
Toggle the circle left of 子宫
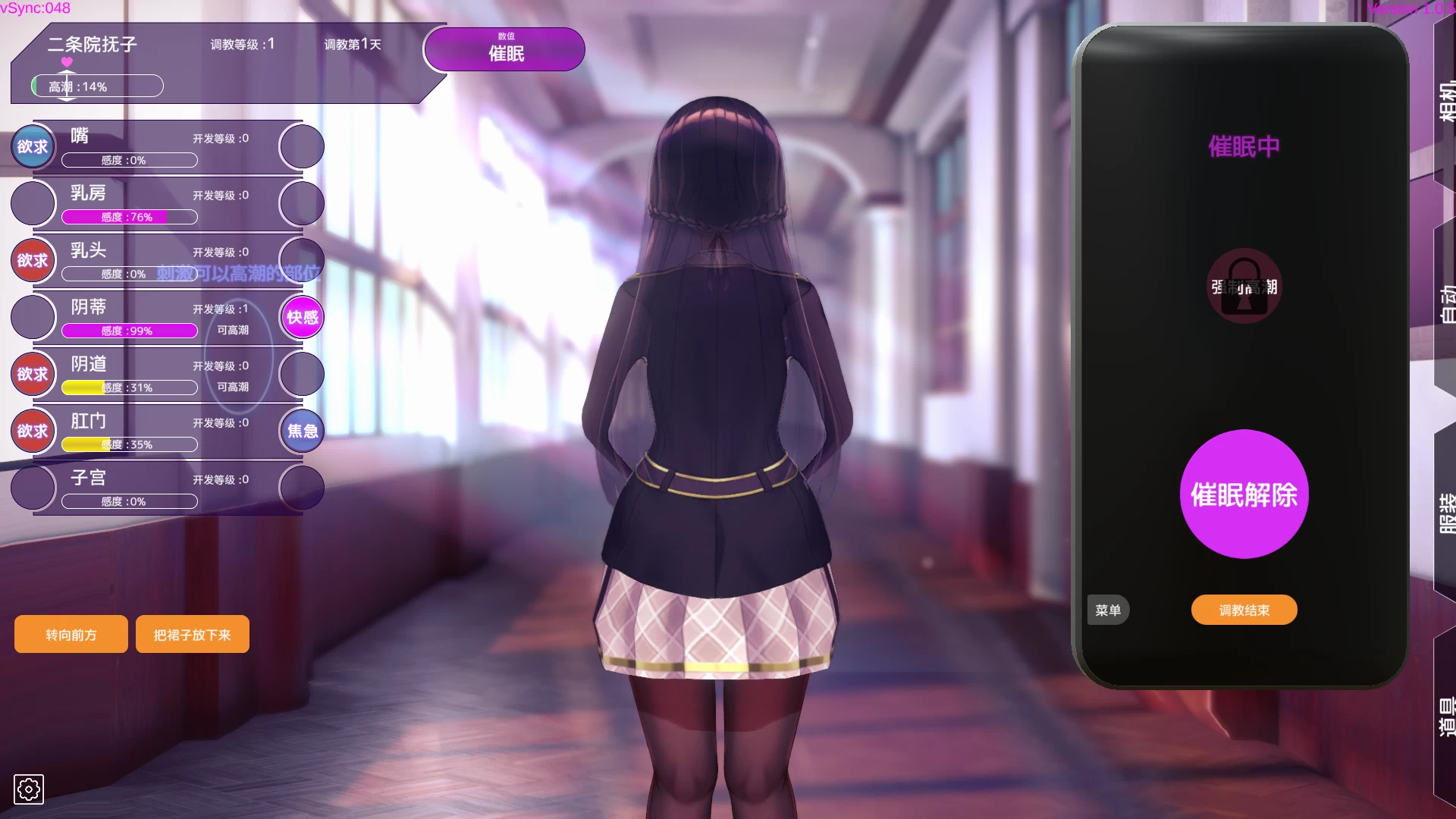(x=32, y=488)
